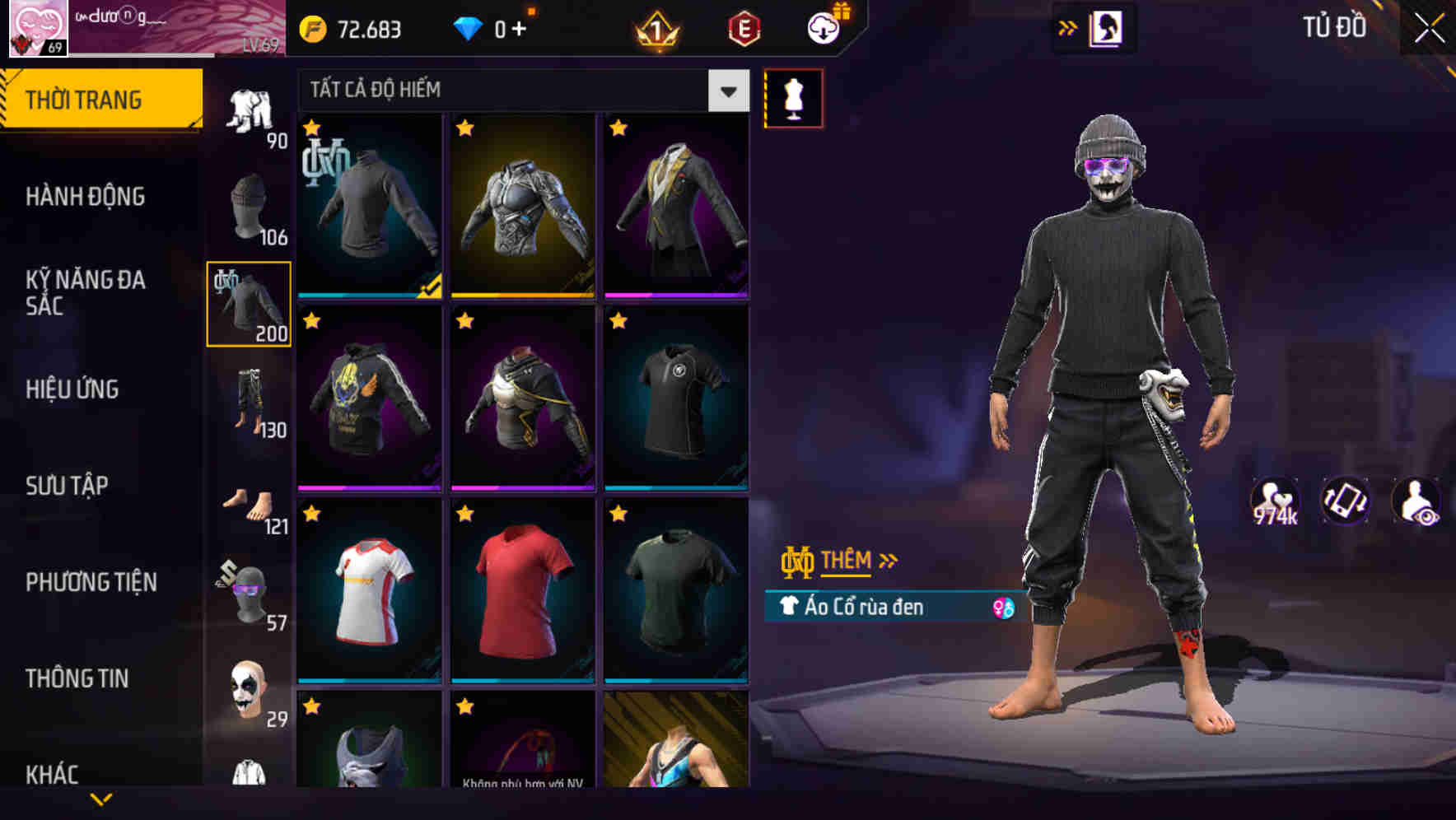Toggle the favorite star on the red T-shirt
The width and height of the screenshot is (1456, 820).
click(x=465, y=514)
